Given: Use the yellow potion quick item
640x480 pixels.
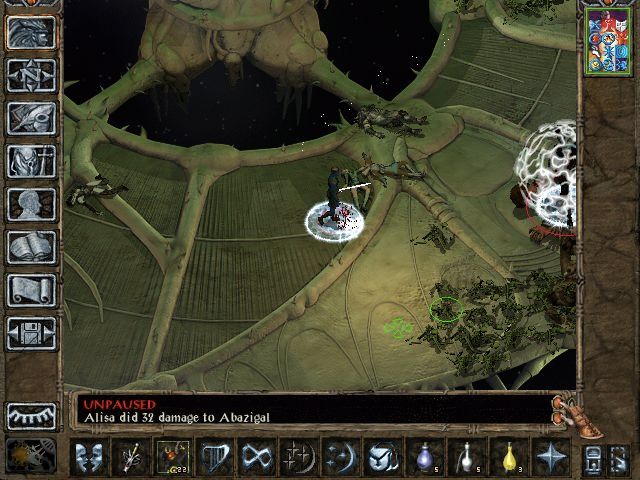Looking at the screenshot, I should (x=508, y=456).
